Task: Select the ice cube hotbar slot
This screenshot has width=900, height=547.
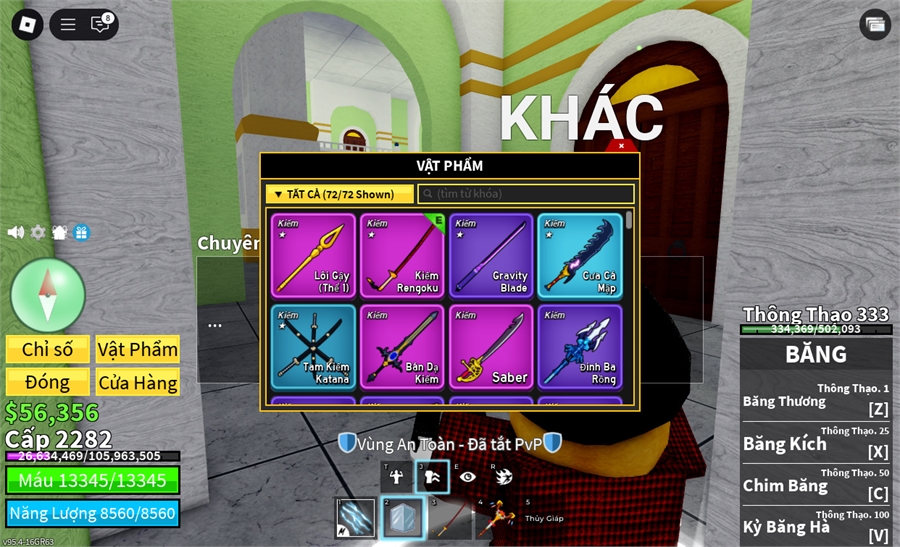Action: pyautogui.click(x=403, y=519)
